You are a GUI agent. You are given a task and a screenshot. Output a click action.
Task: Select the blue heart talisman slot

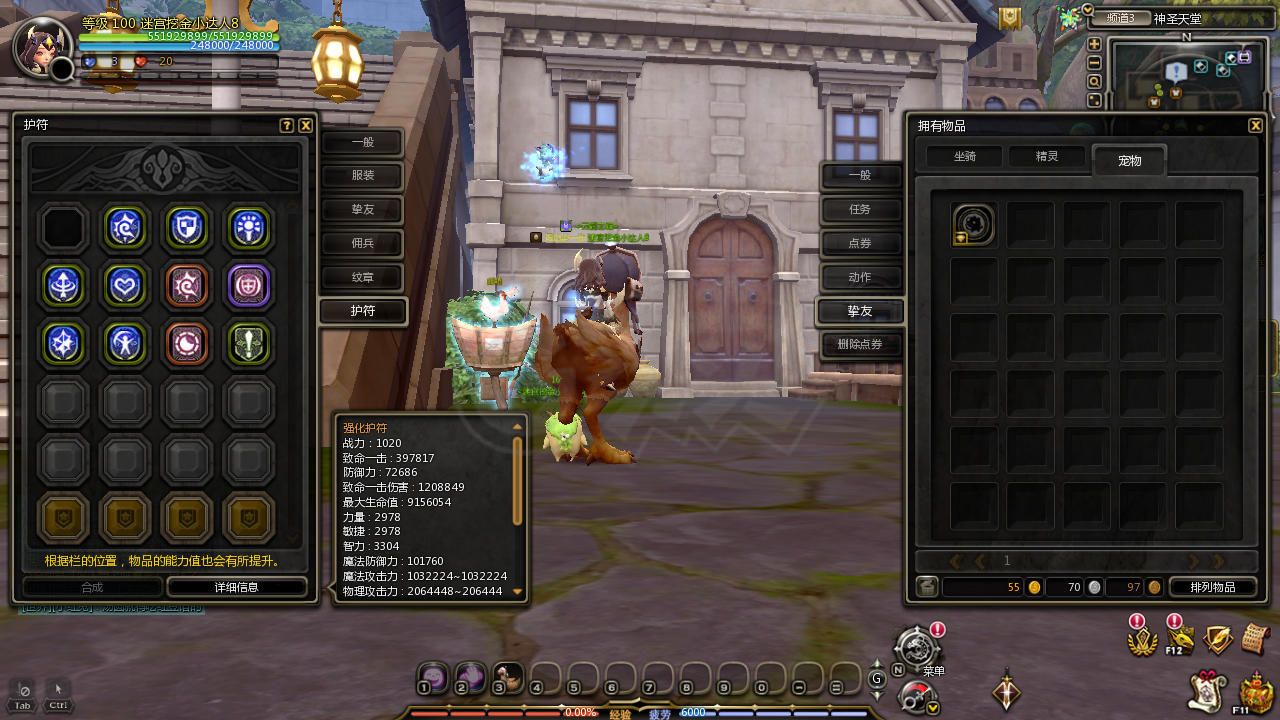click(126, 285)
